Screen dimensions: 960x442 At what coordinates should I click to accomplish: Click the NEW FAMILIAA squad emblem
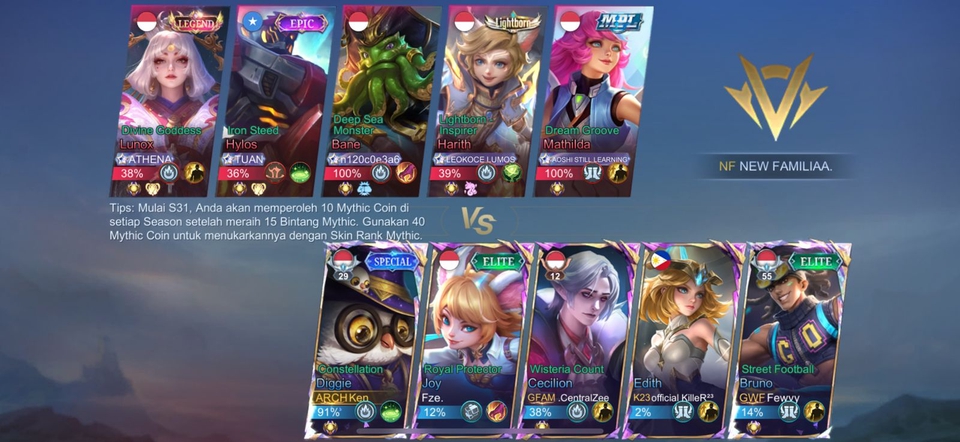pyautogui.click(x=776, y=97)
